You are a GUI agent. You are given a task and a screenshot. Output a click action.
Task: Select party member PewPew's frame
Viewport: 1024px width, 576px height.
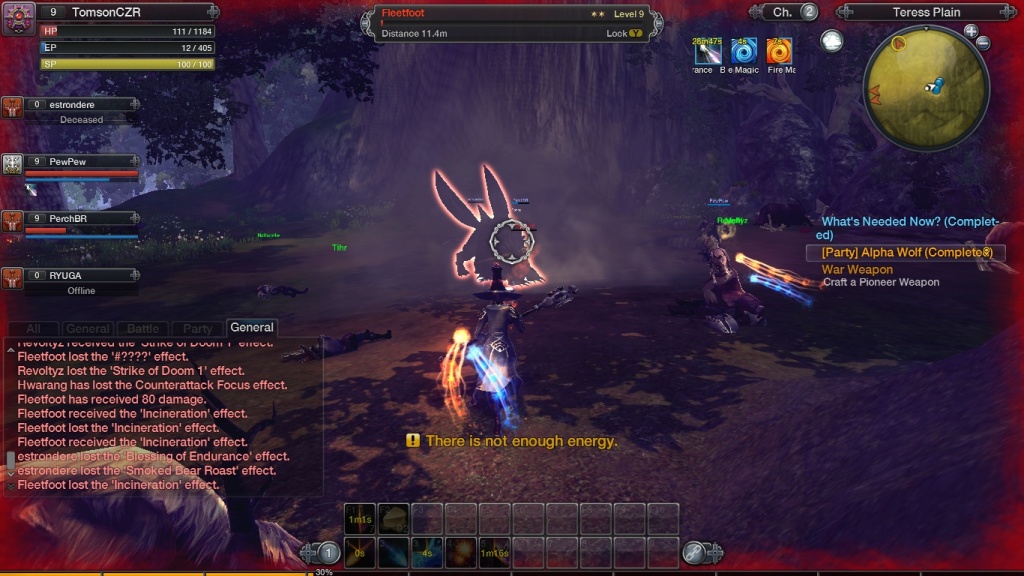click(x=80, y=166)
